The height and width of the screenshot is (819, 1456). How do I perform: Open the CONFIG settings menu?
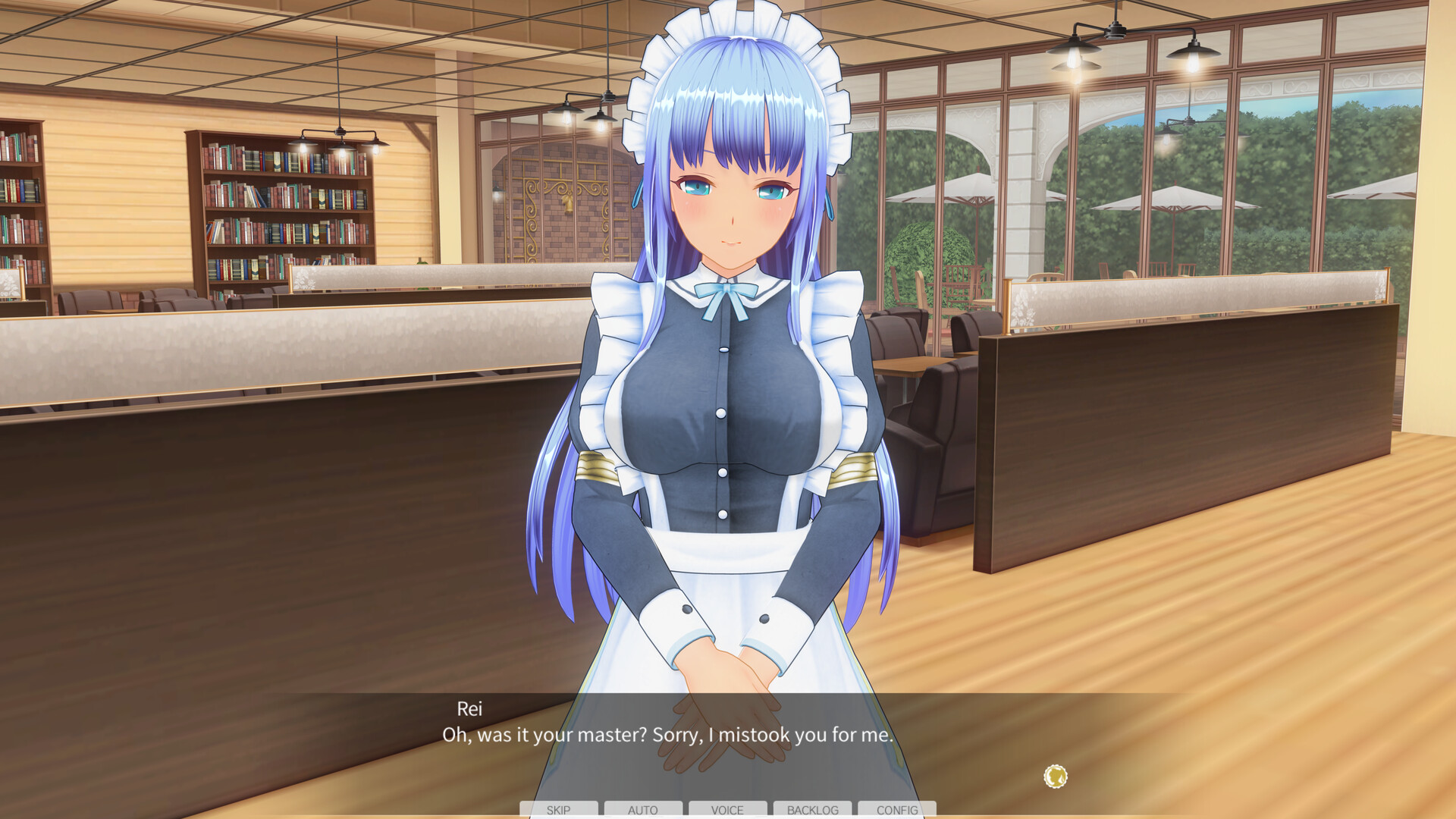[897, 810]
